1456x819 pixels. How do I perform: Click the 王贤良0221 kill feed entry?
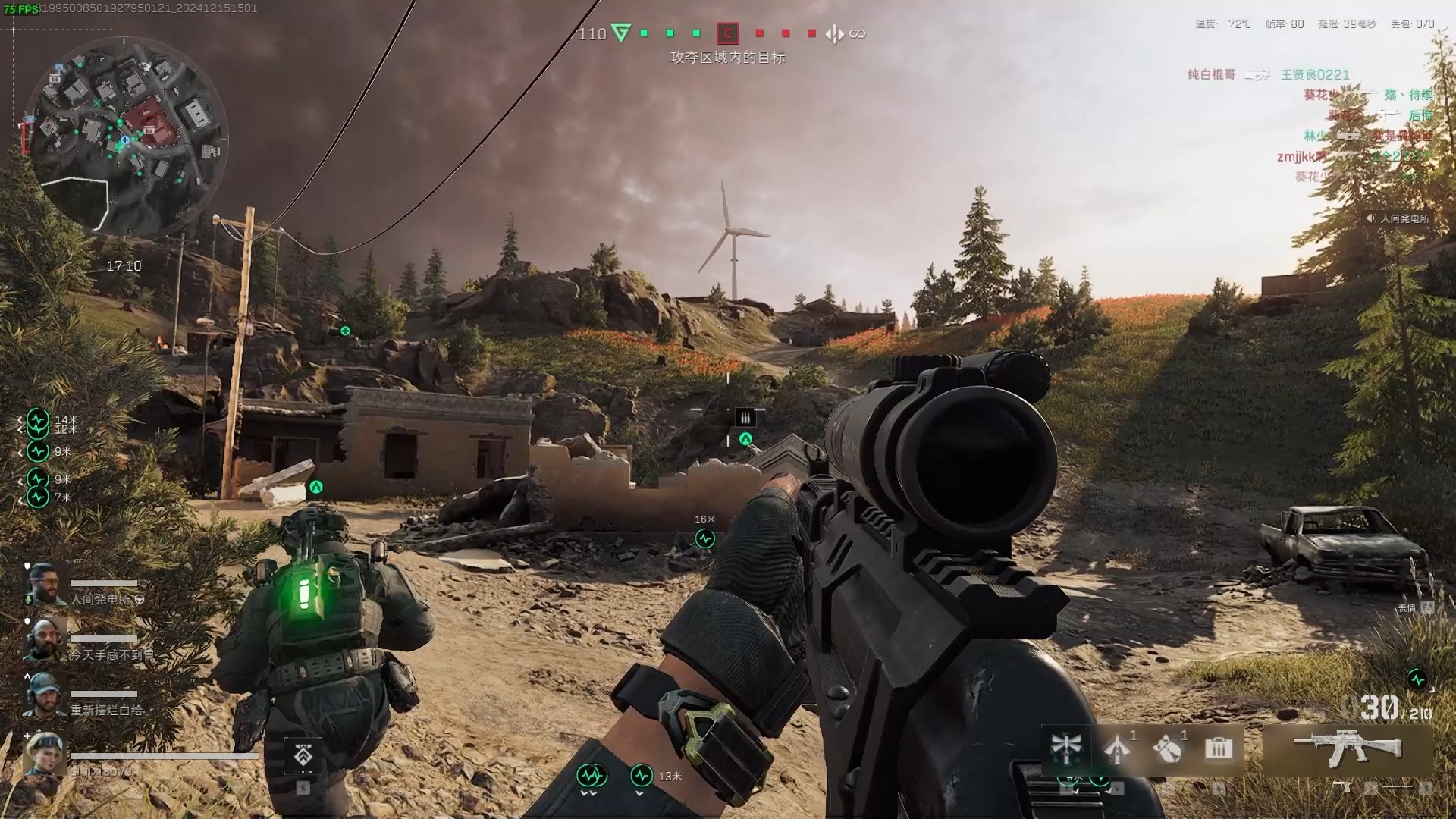(x=1315, y=74)
